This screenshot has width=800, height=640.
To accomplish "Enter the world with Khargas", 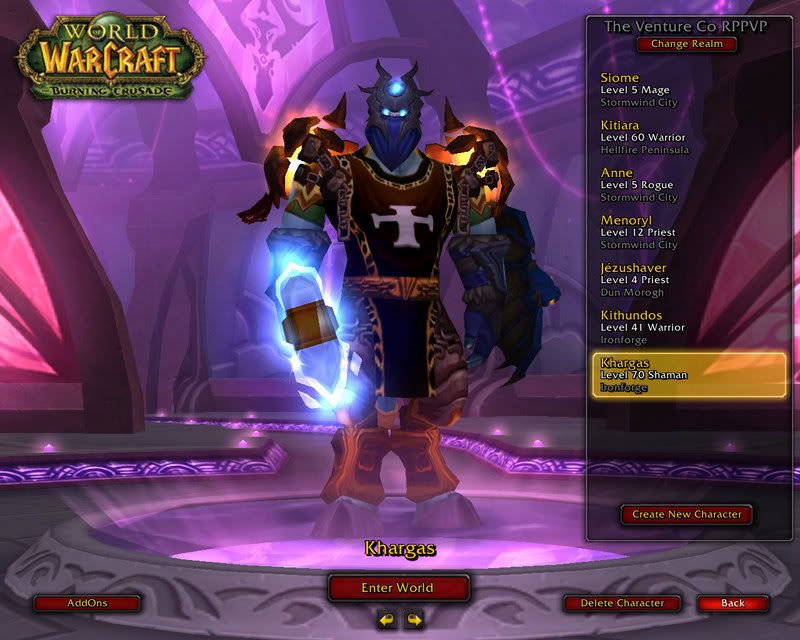I will pyautogui.click(x=398, y=587).
